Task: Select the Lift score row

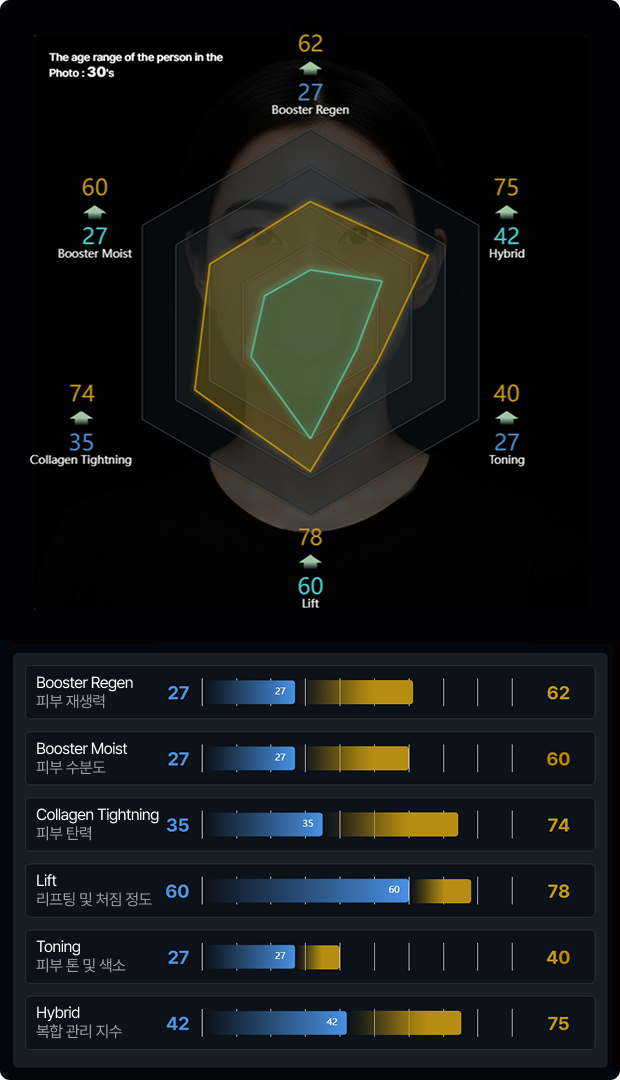Action: click(x=310, y=890)
